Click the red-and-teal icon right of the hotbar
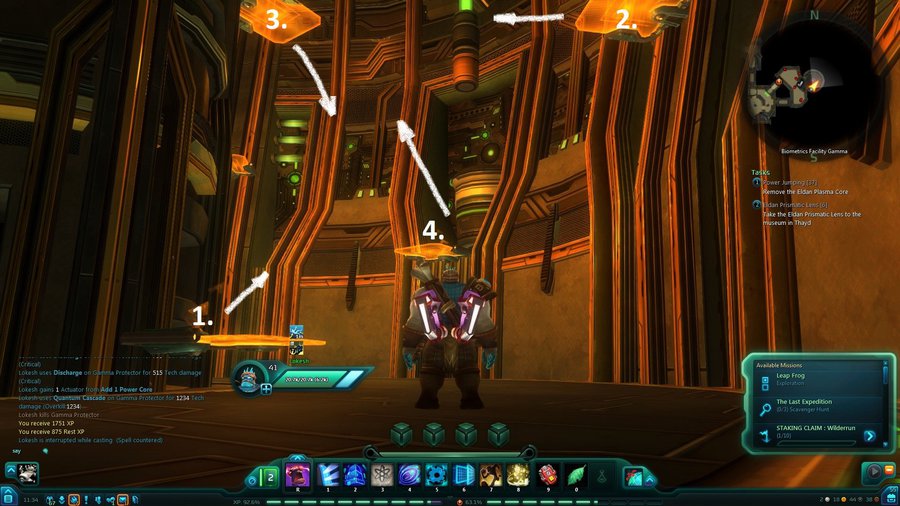The height and width of the screenshot is (506, 900). 635,477
